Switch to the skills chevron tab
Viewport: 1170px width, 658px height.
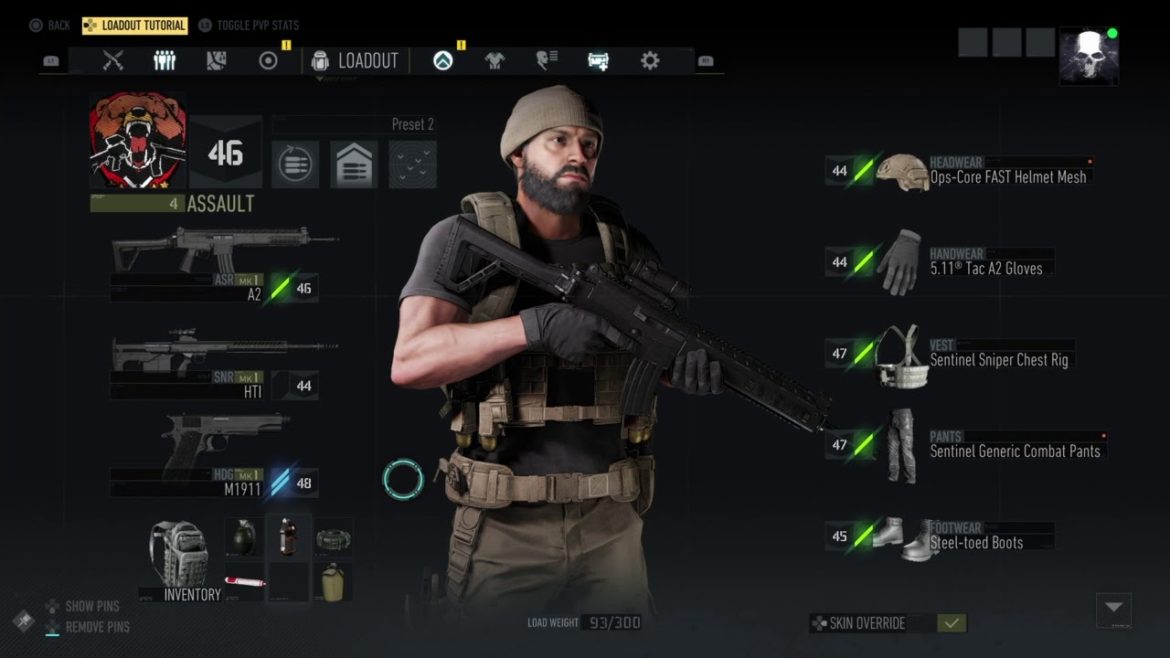point(443,61)
